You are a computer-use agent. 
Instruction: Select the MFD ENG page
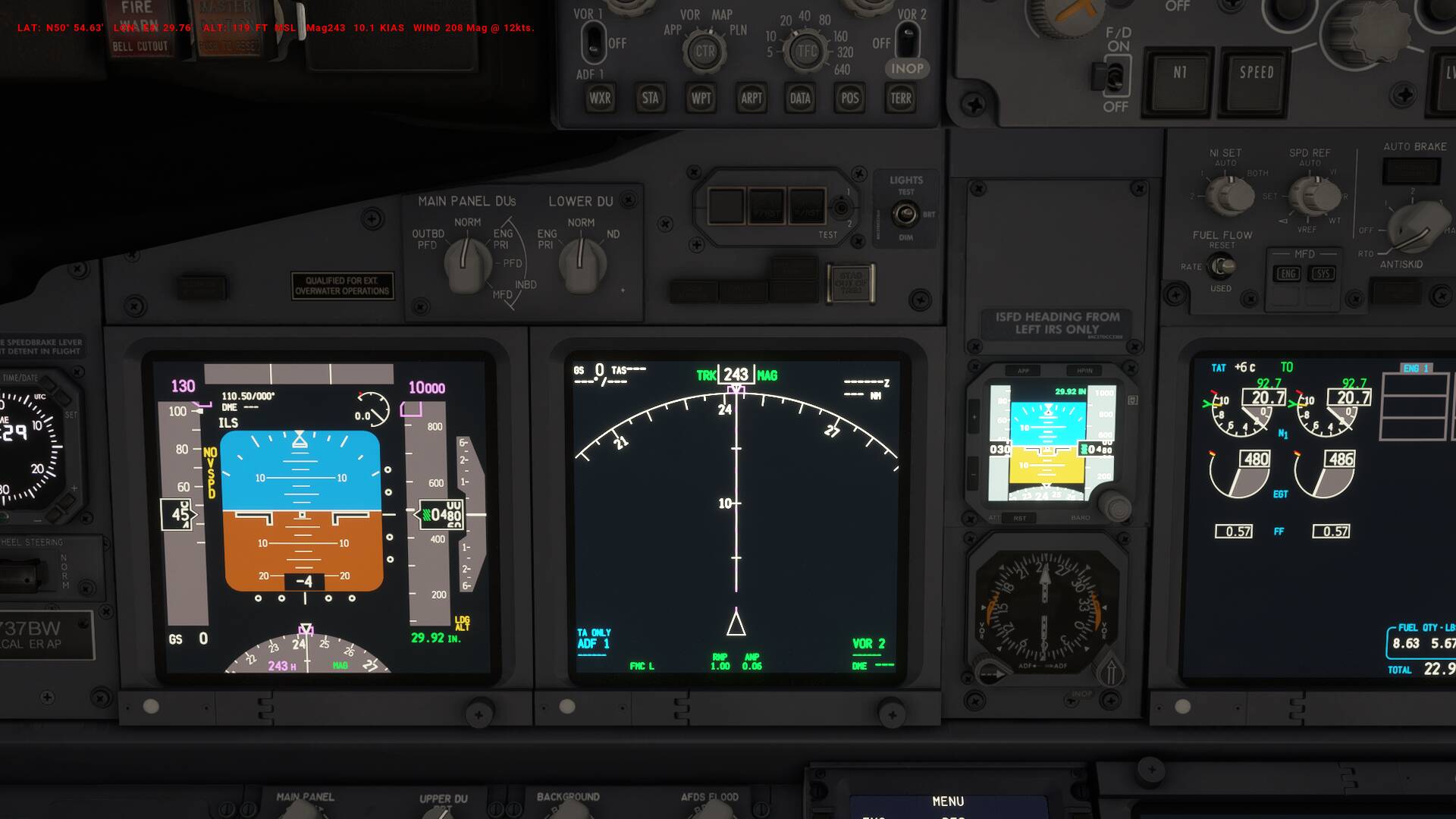pyautogui.click(x=1289, y=274)
